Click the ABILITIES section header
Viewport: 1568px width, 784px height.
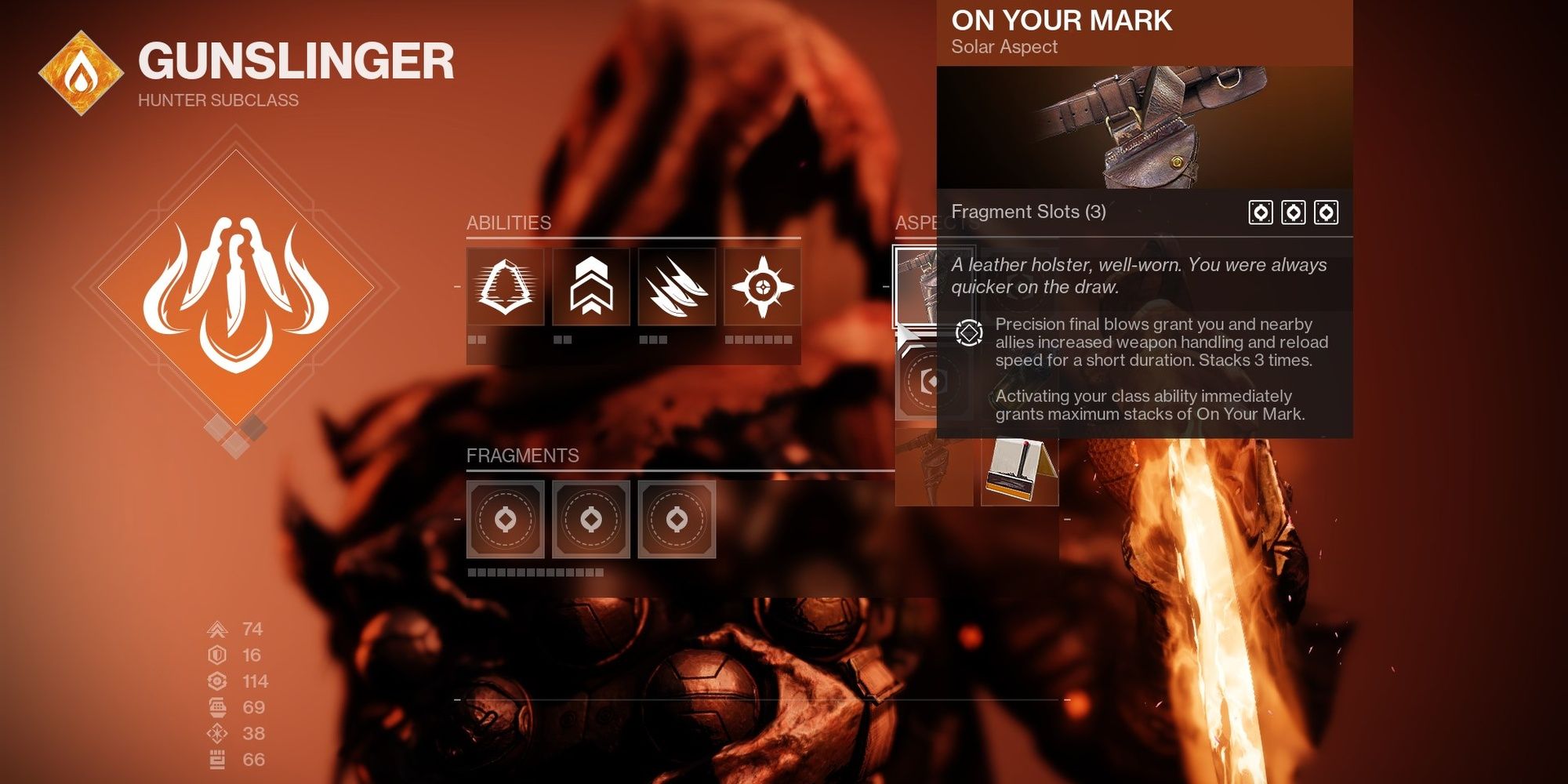tap(508, 222)
